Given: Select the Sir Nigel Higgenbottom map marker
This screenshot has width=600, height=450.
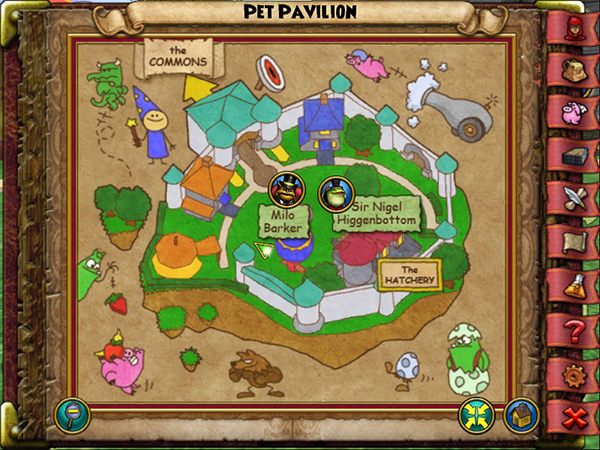Looking at the screenshot, I should (x=334, y=192).
